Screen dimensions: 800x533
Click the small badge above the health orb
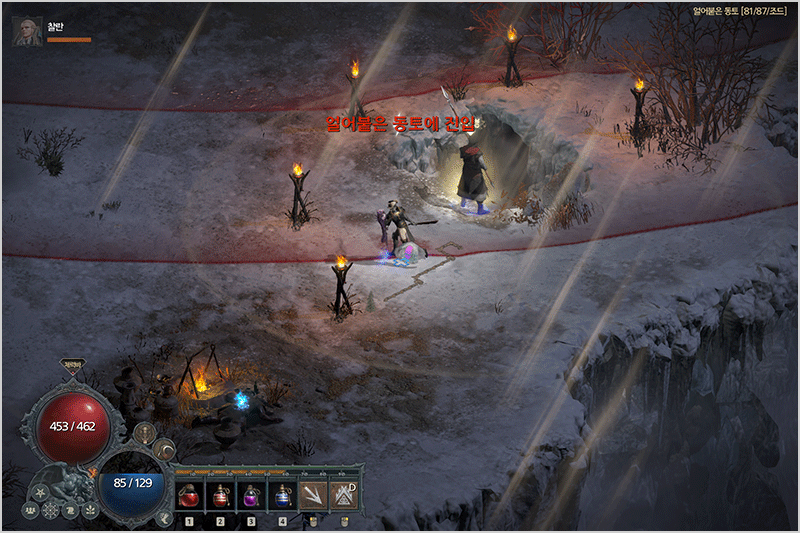pyautogui.click(x=73, y=366)
